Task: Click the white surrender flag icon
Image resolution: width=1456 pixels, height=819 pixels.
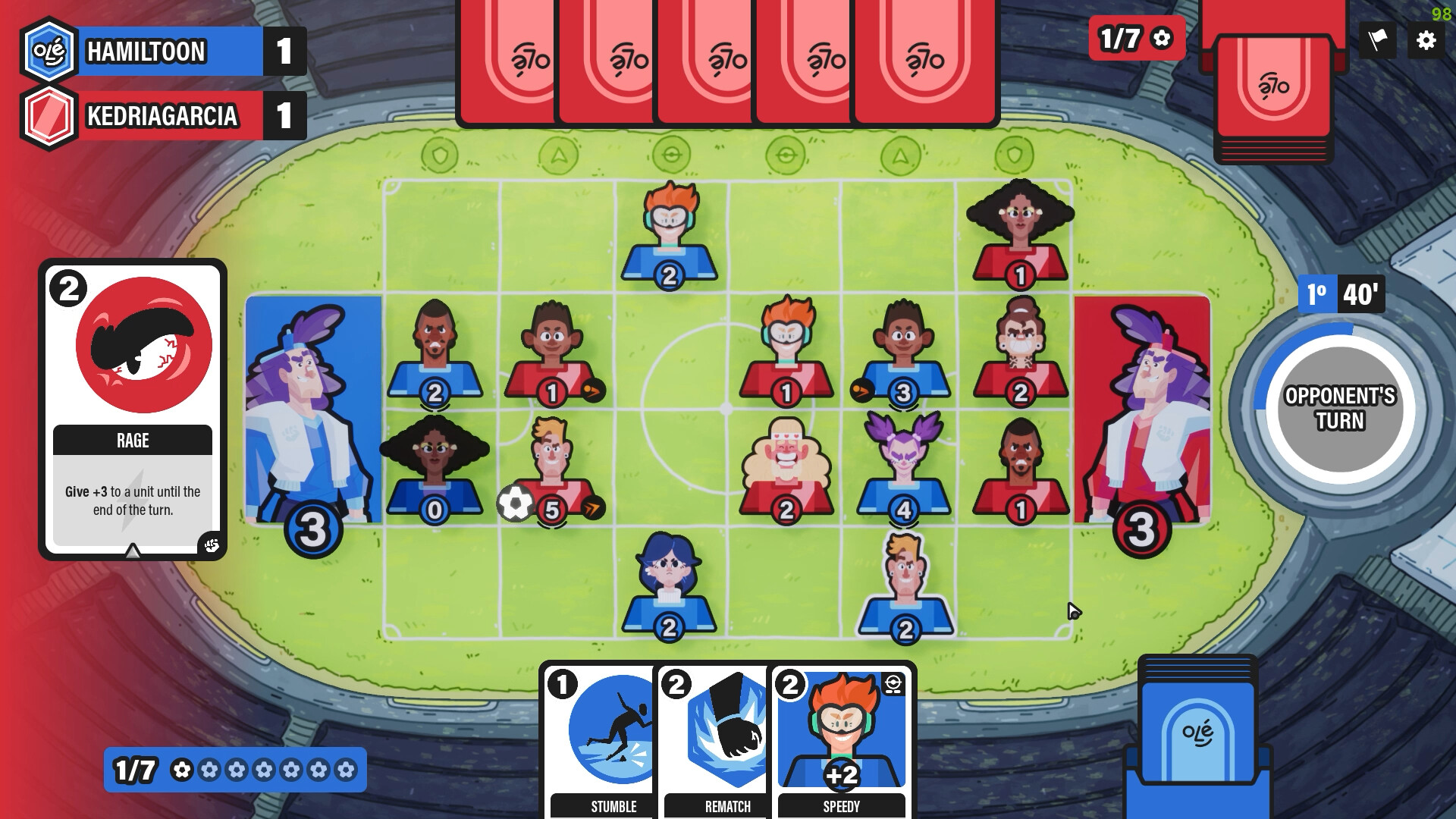Action: (1378, 42)
